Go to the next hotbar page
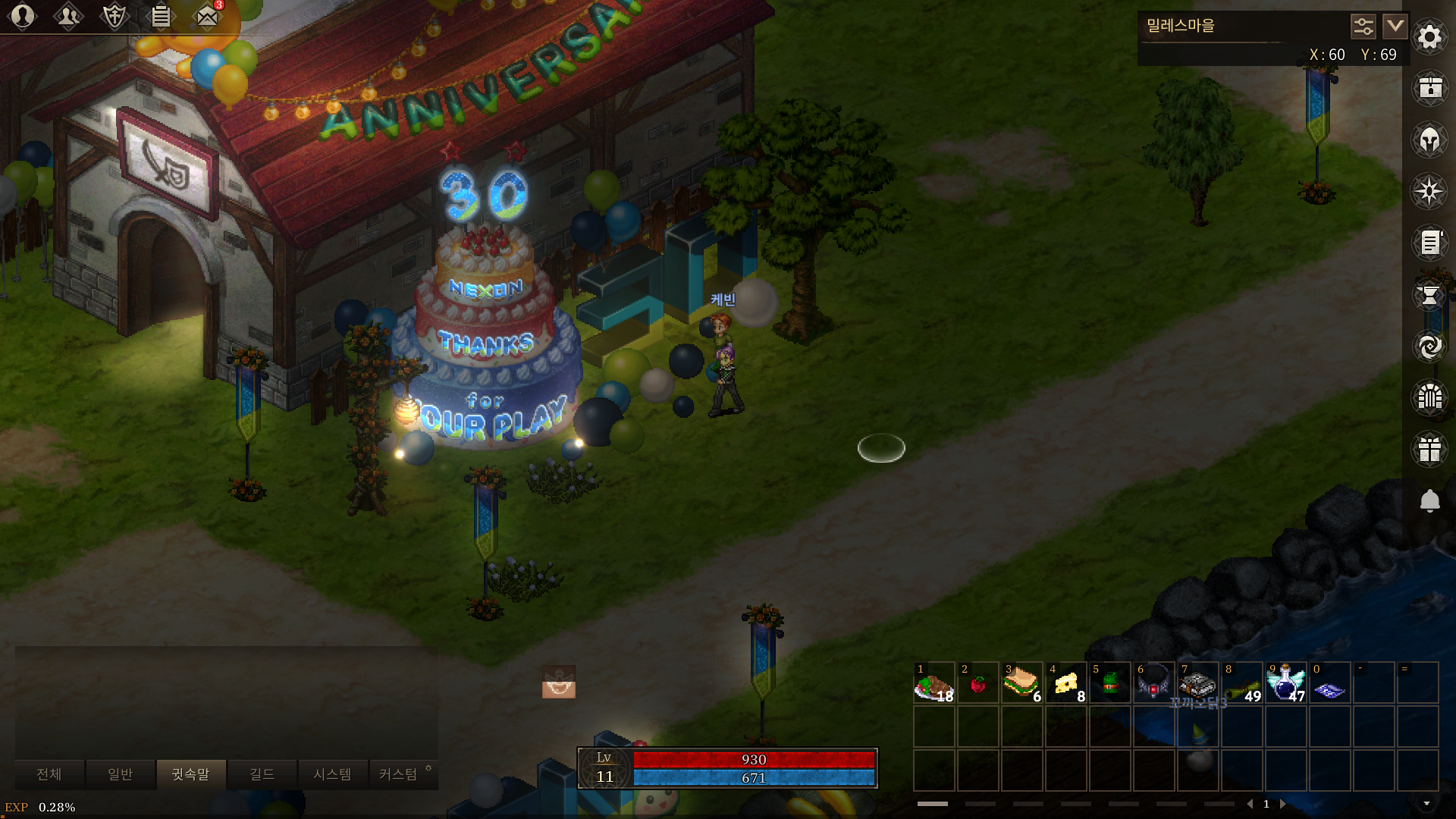The width and height of the screenshot is (1456, 819). (x=1283, y=804)
